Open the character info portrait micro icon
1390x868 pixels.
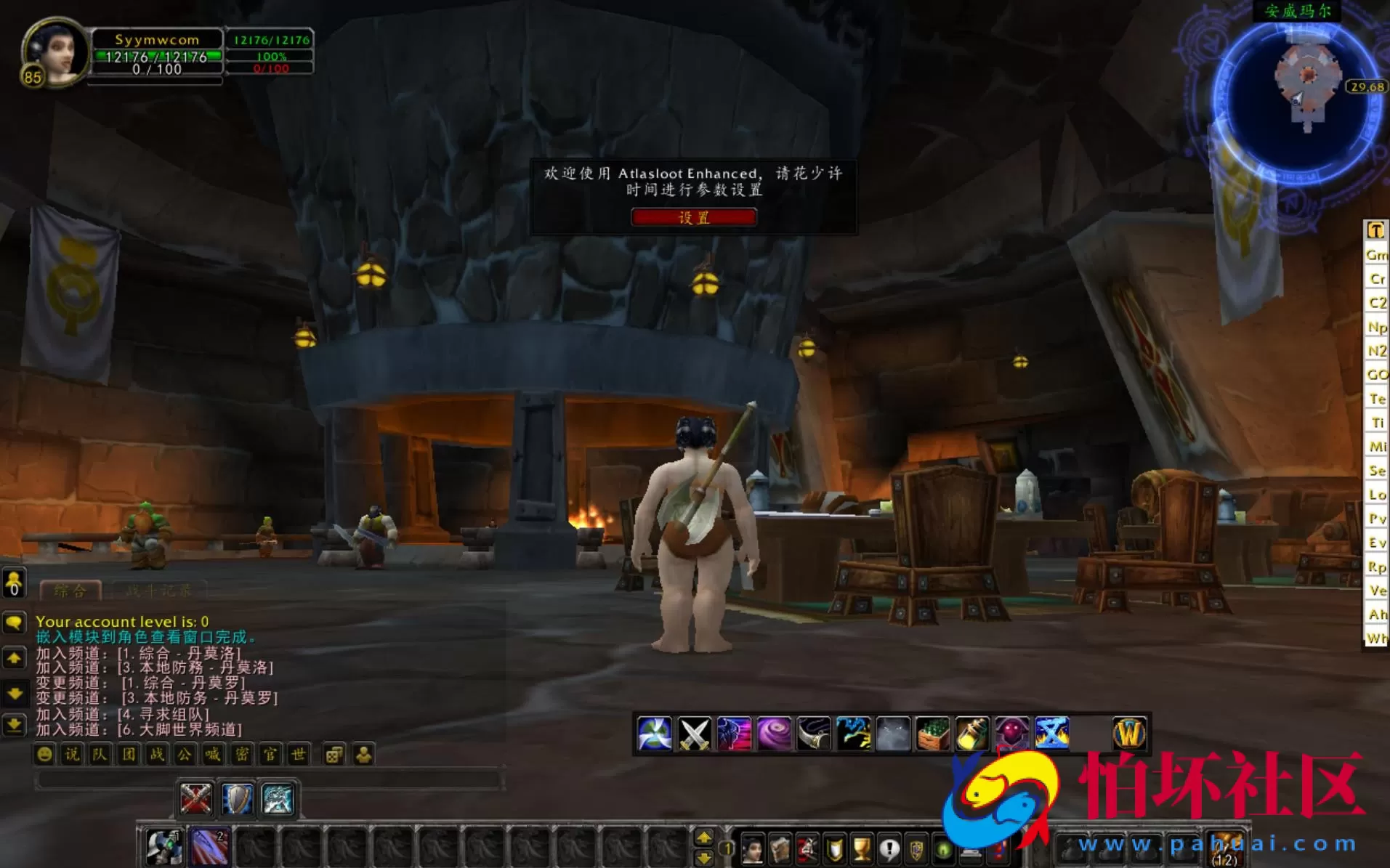[752, 850]
